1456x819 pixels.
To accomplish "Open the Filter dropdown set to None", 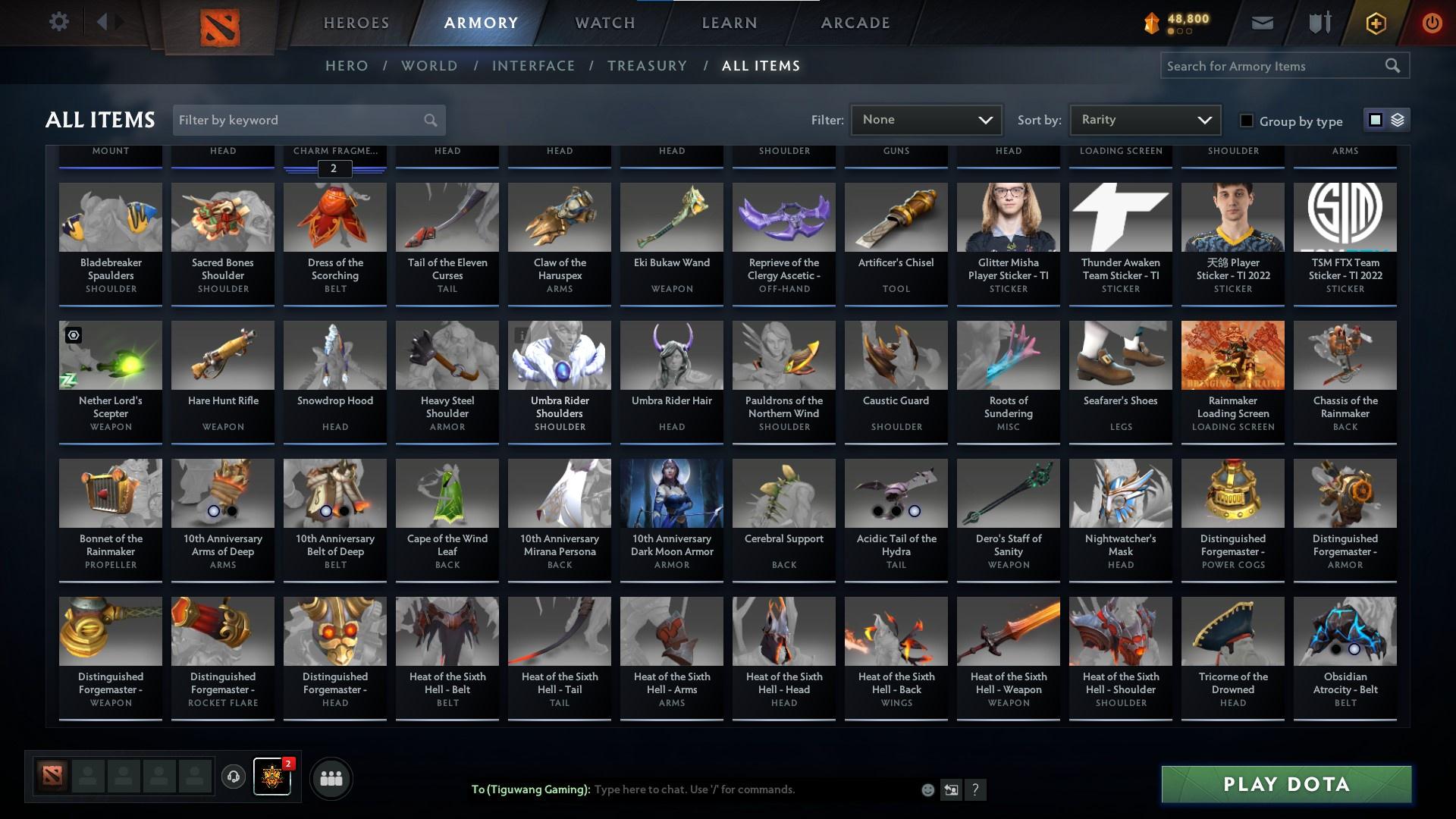I will click(x=925, y=119).
